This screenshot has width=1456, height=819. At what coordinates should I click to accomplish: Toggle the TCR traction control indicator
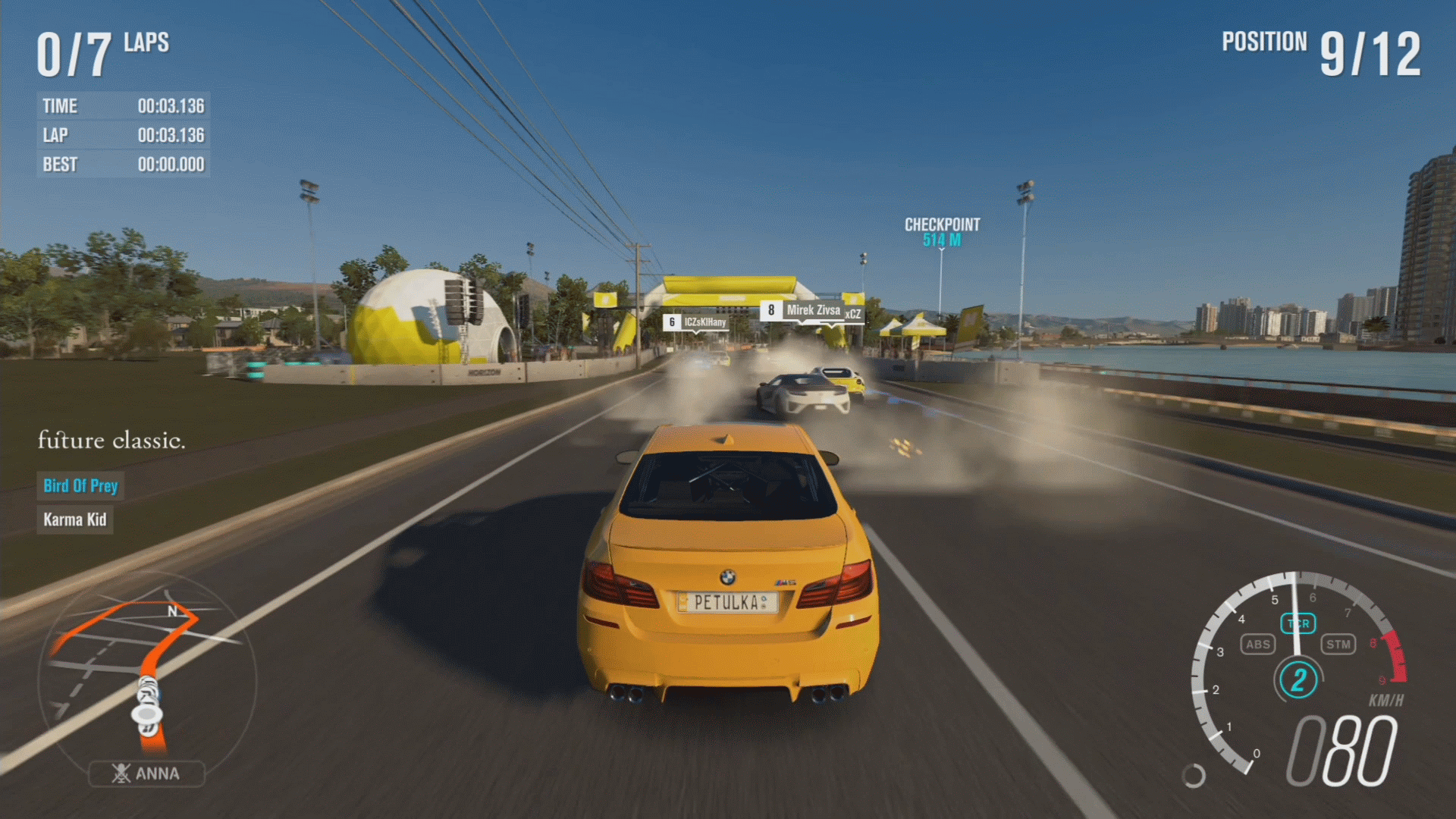point(1298,623)
